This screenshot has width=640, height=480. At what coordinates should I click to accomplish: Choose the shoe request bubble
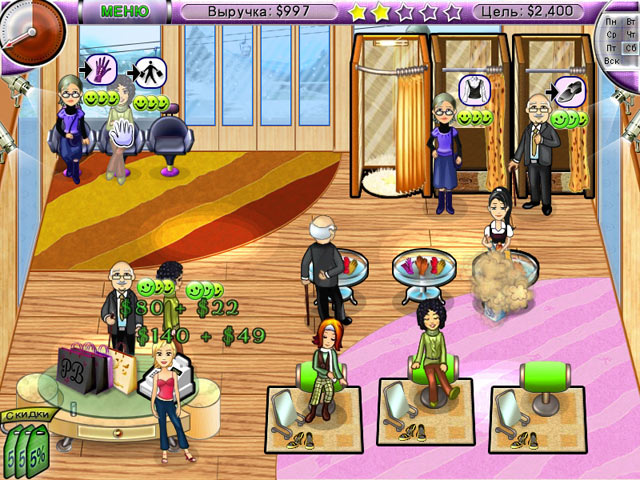[567, 89]
